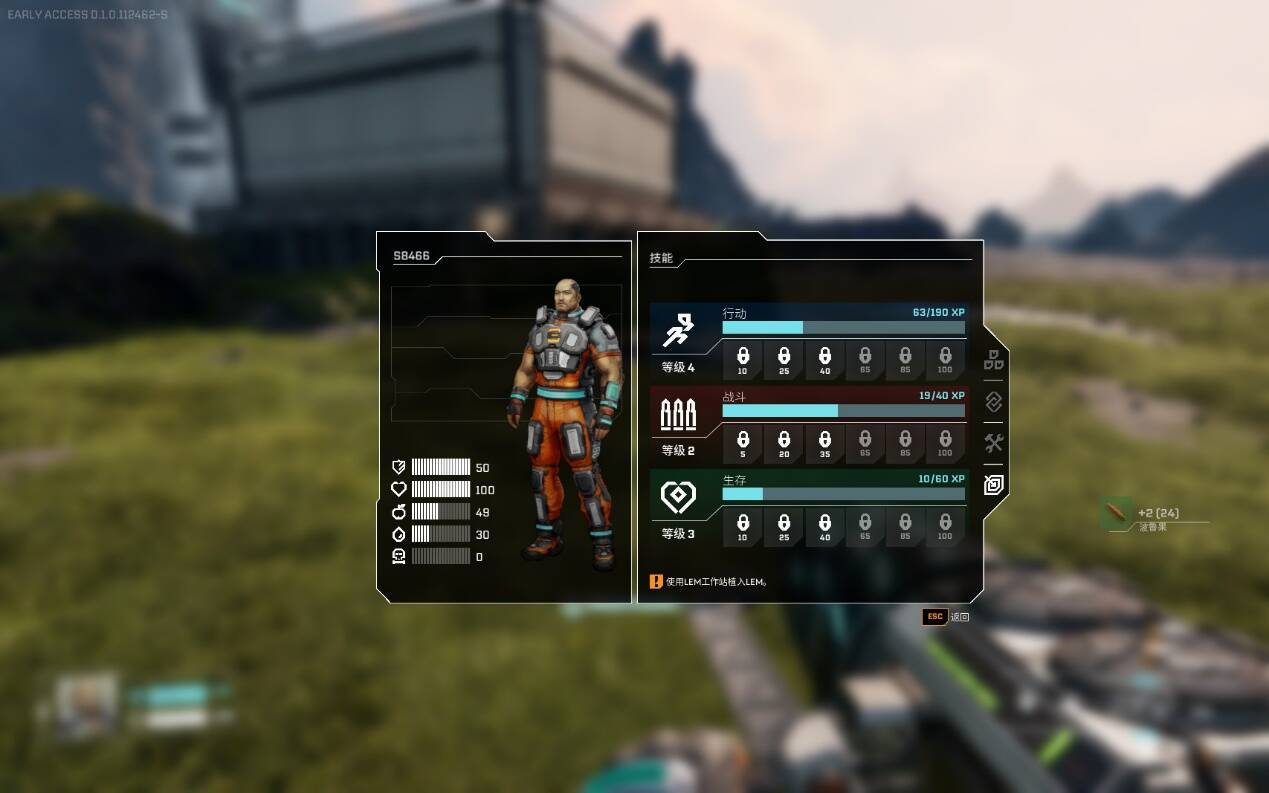This screenshot has height=793, width=1269.
Task: Select the 战斗 locked slot marked 85
Action: [x=905, y=443]
